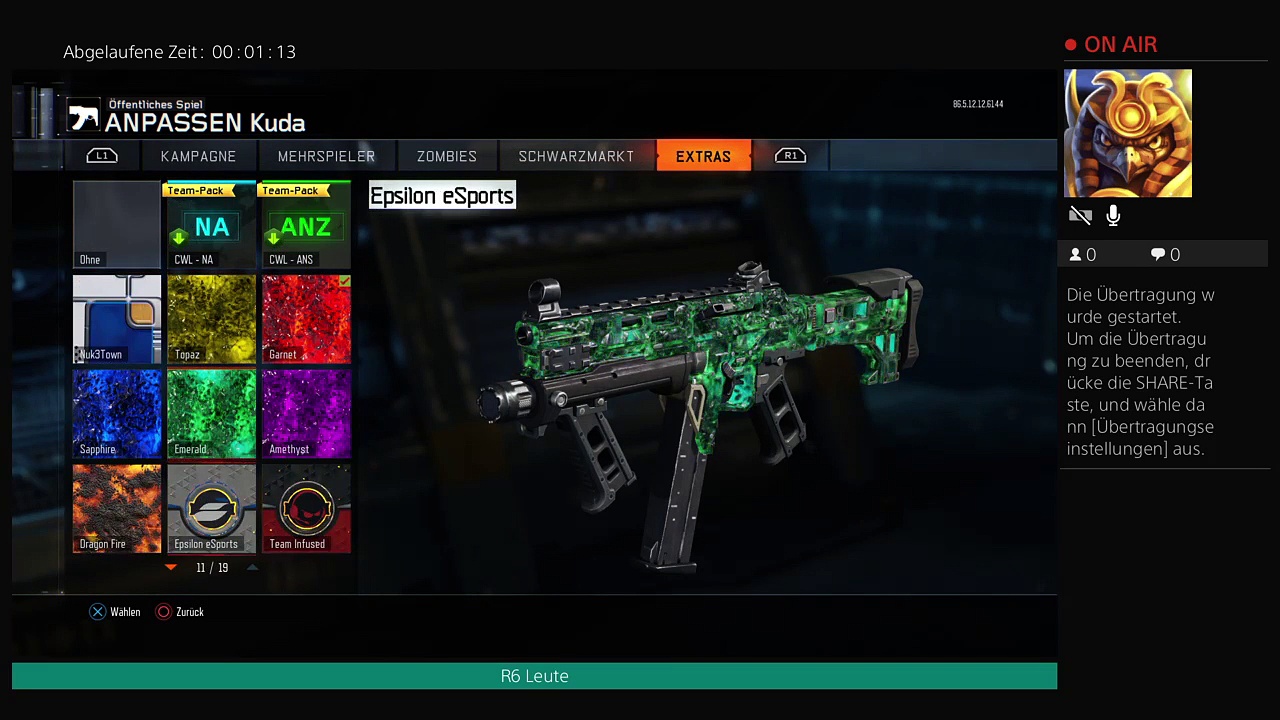Screen dimensions: 1280x720
Task: Apply the blue Sapphire camo
Action: click(117, 414)
